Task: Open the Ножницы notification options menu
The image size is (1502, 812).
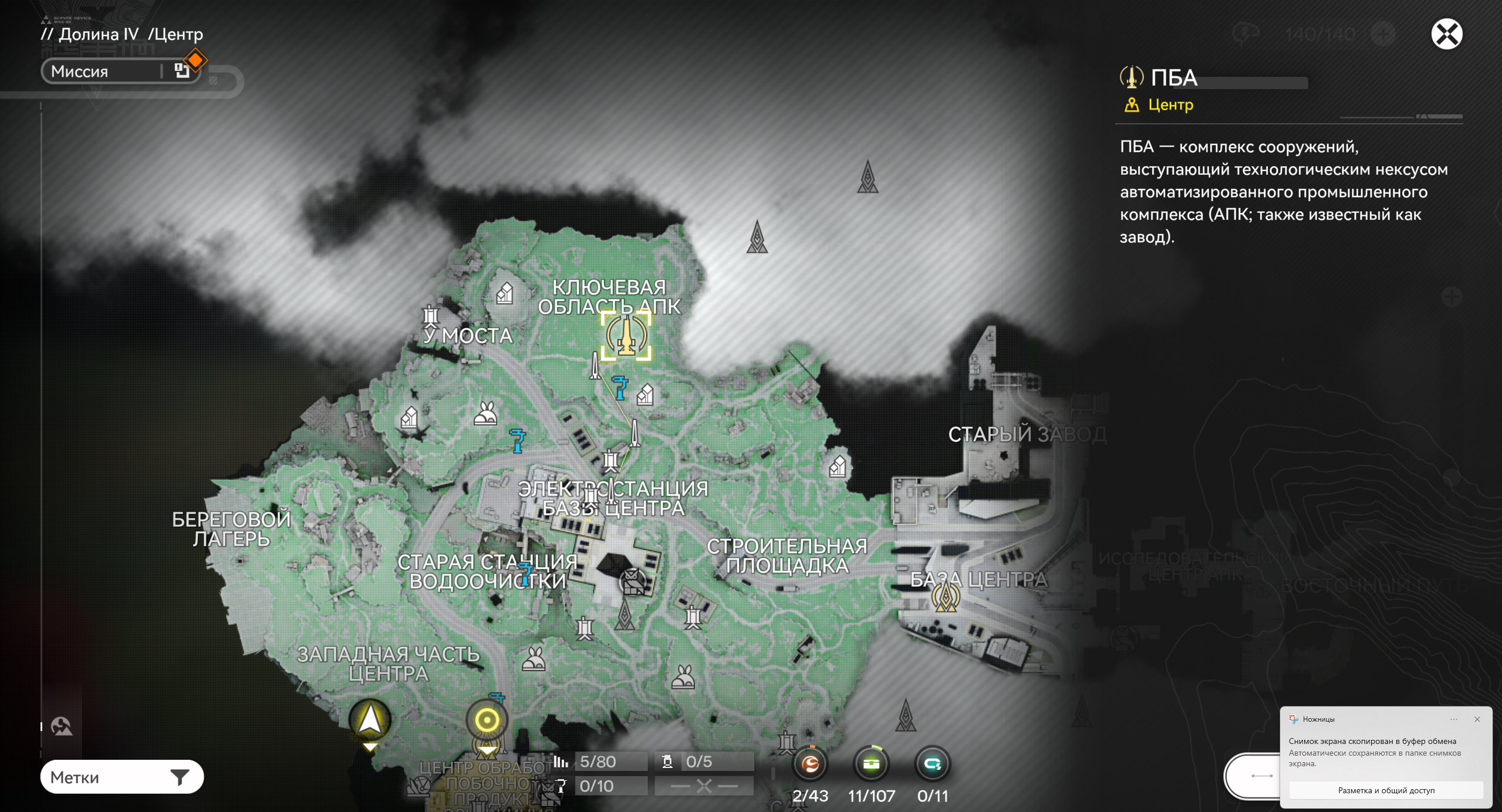Action: 1454,719
